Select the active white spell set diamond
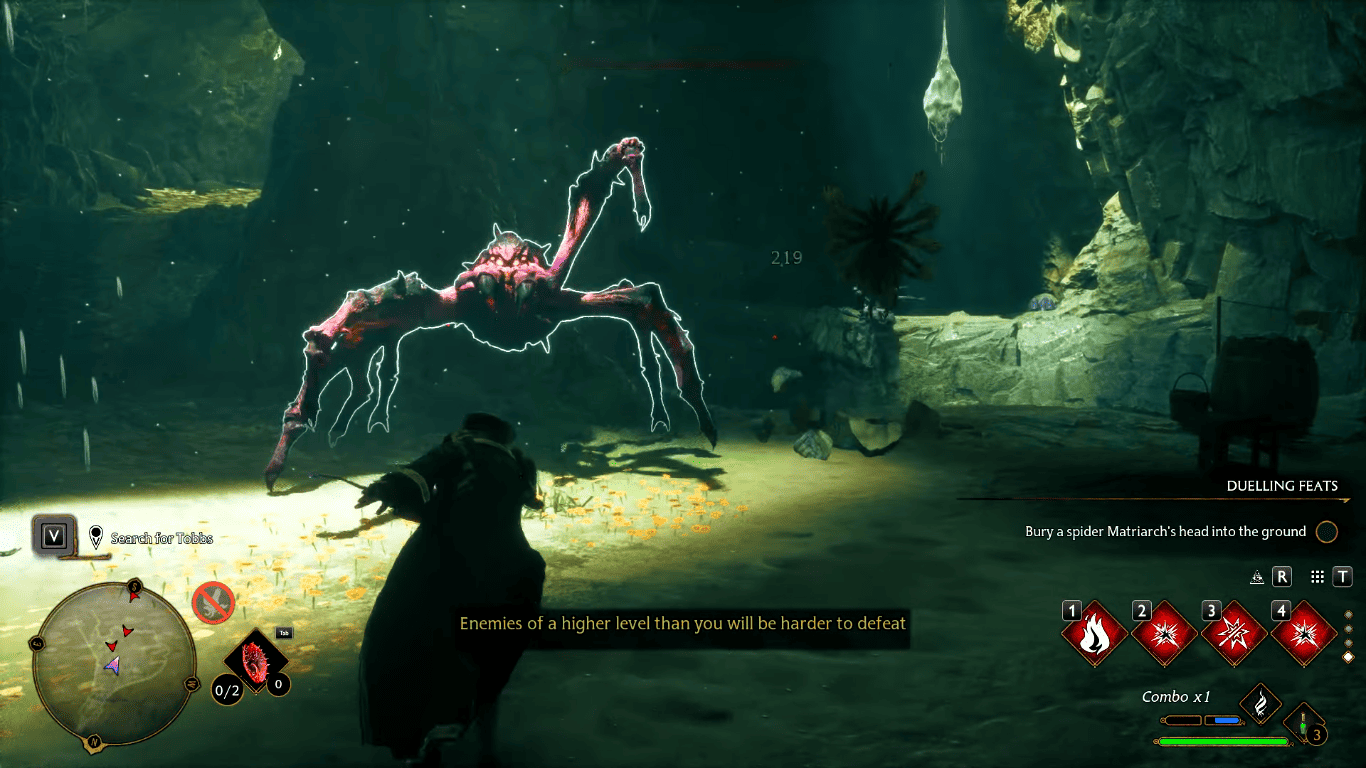The image size is (1366, 768). (1348, 657)
